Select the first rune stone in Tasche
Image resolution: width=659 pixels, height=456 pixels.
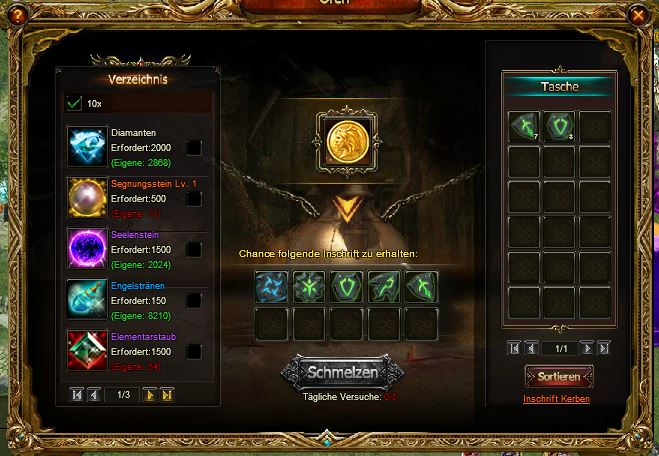pos(524,126)
